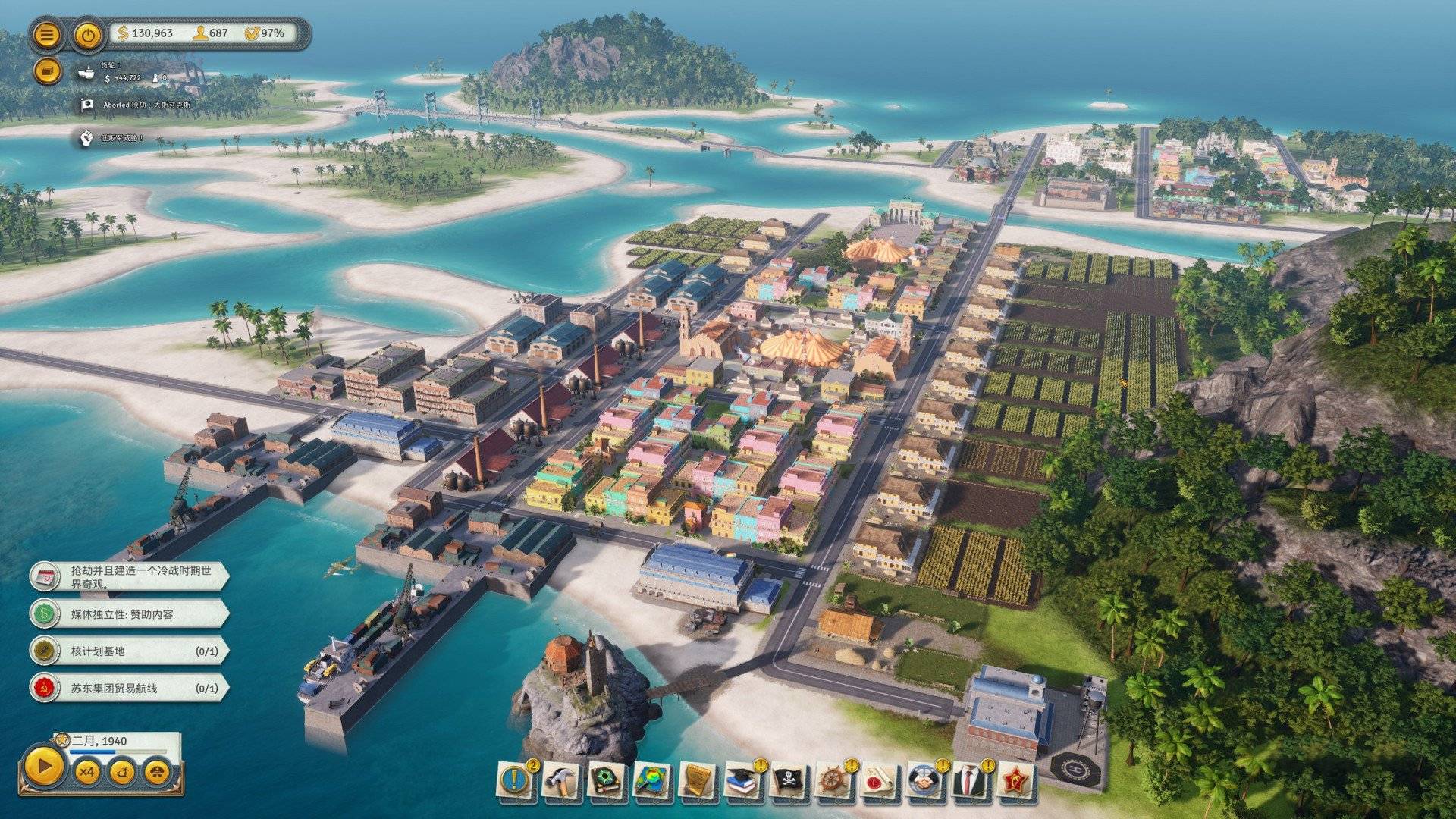Select the rebel threat fist notification
1456x819 pixels.
[x=87, y=138]
